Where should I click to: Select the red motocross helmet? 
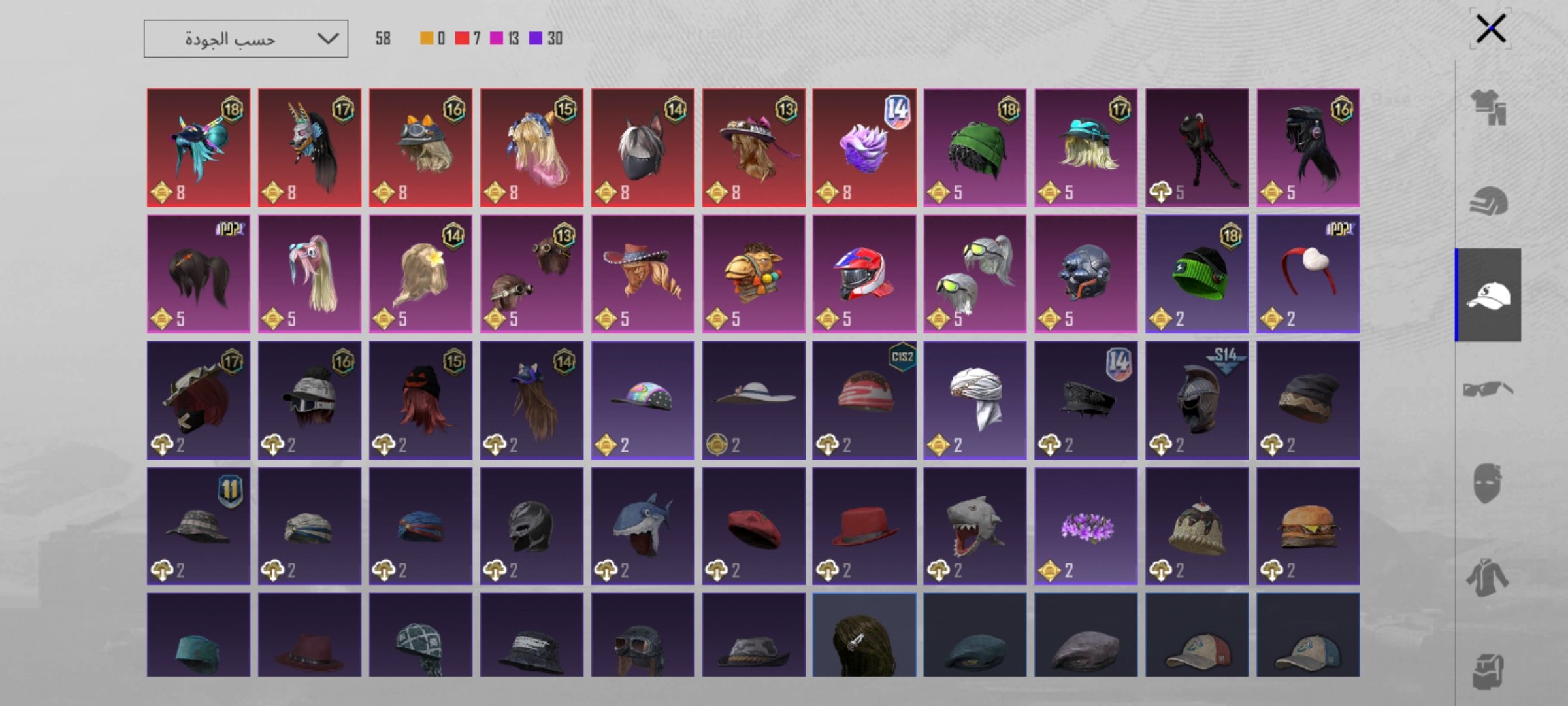864,274
